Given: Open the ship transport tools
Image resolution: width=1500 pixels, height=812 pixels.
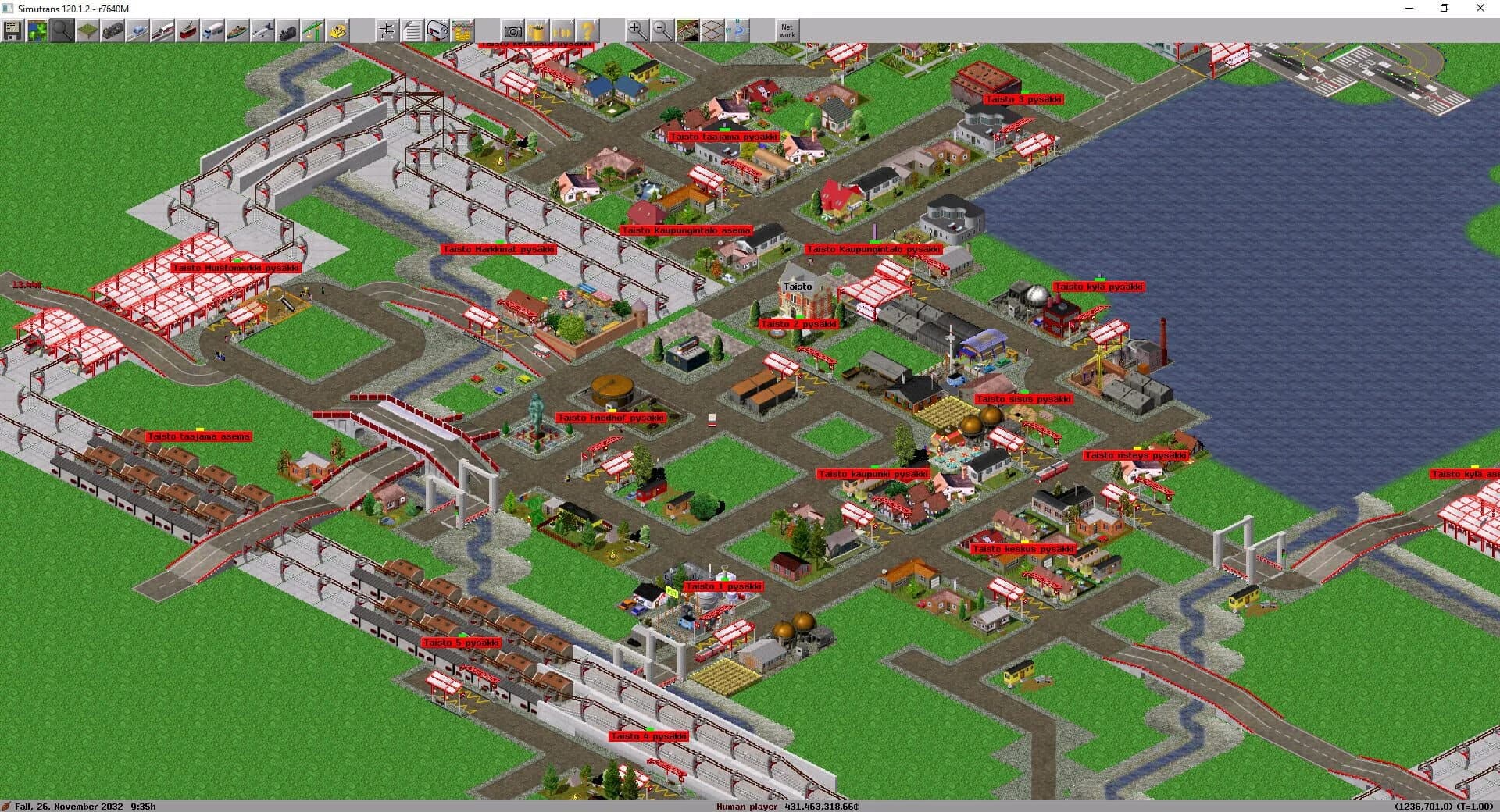Looking at the screenshot, I should pos(237,31).
